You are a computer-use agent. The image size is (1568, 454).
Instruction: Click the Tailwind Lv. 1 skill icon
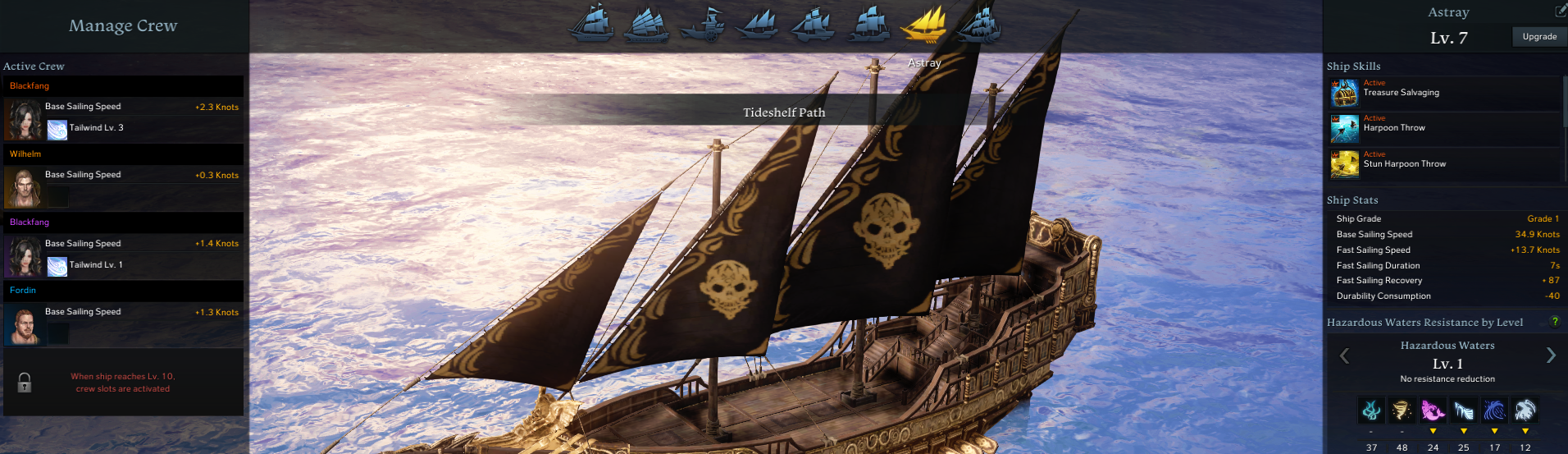[x=57, y=266]
